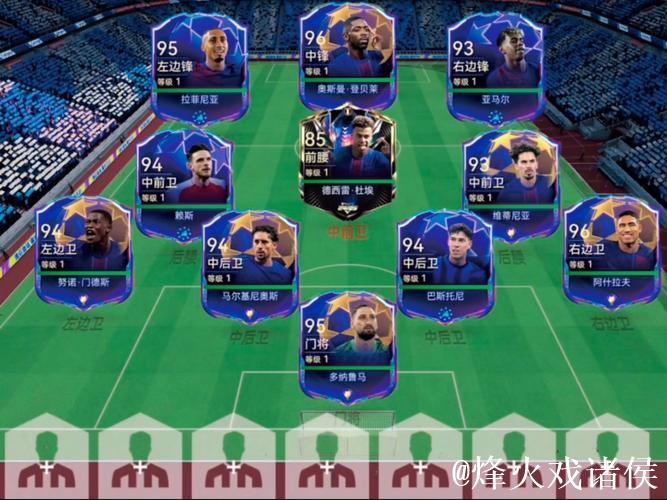
Task: Select the 马尔基尼奥斯 centre back card
Action: point(248,264)
